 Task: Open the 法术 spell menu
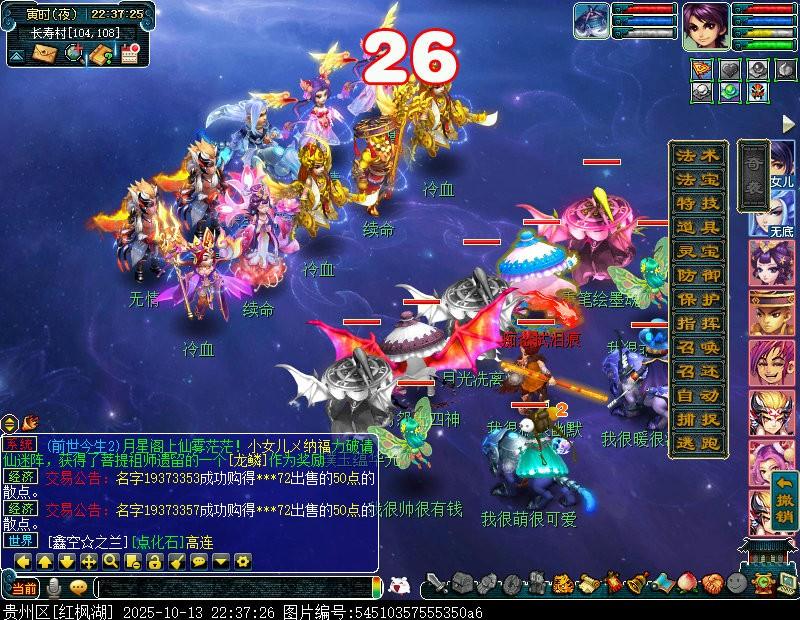698,157
